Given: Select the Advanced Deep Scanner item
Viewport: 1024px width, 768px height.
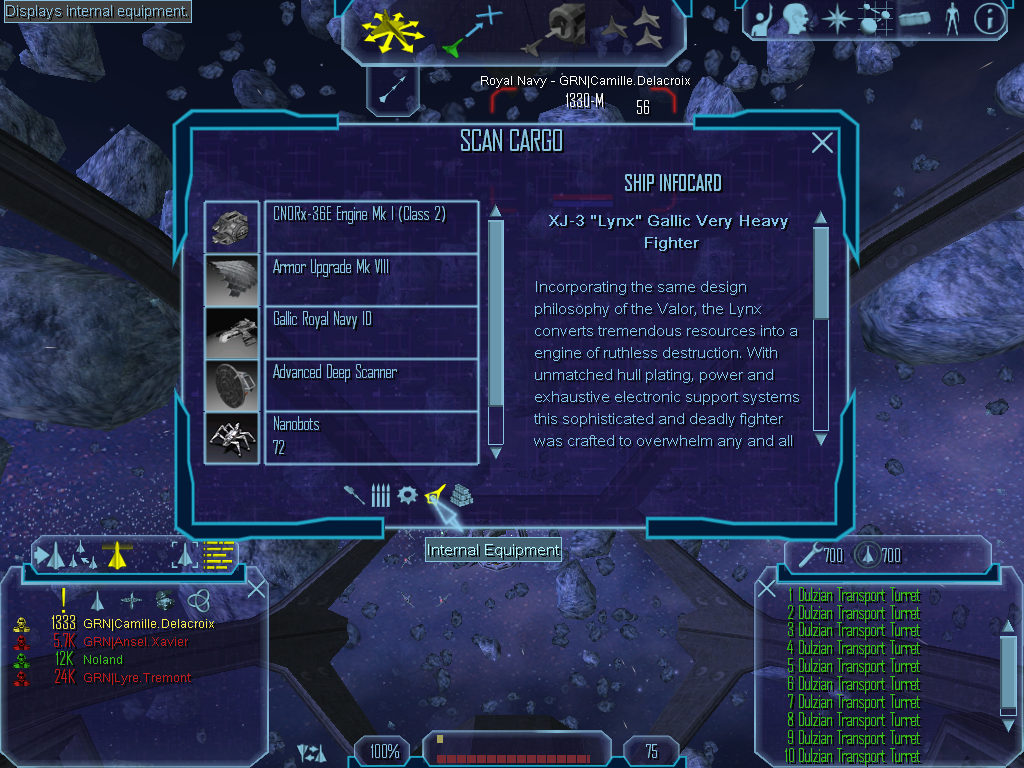Looking at the screenshot, I should coord(370,384).
